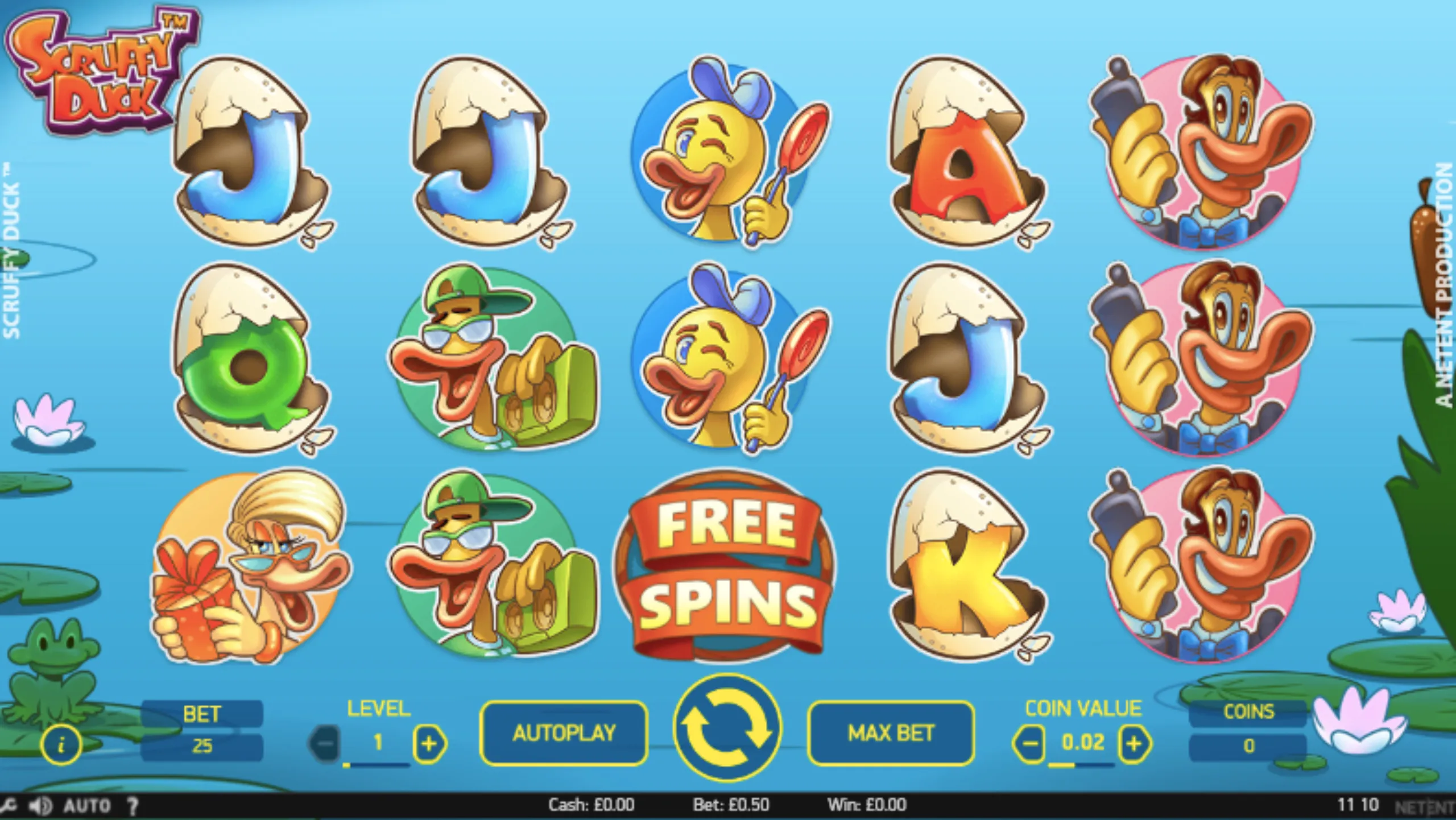This screenshot has width=1456, height=820.
Task: Spin the reels with the circular arrows button
Action: coord(727,728)
